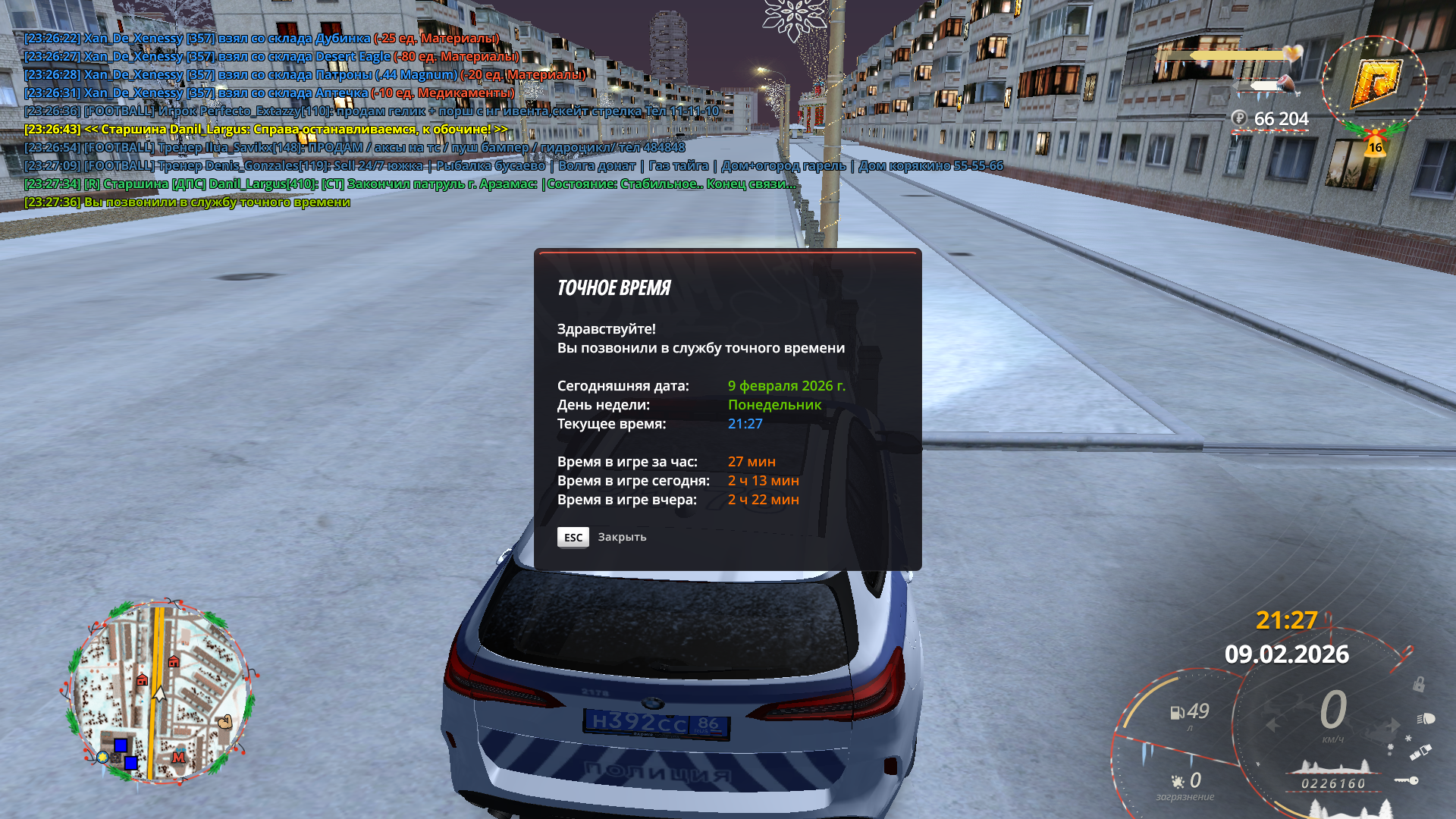
Task: Select the red M marker on minimap
Action: click(179, 757)
